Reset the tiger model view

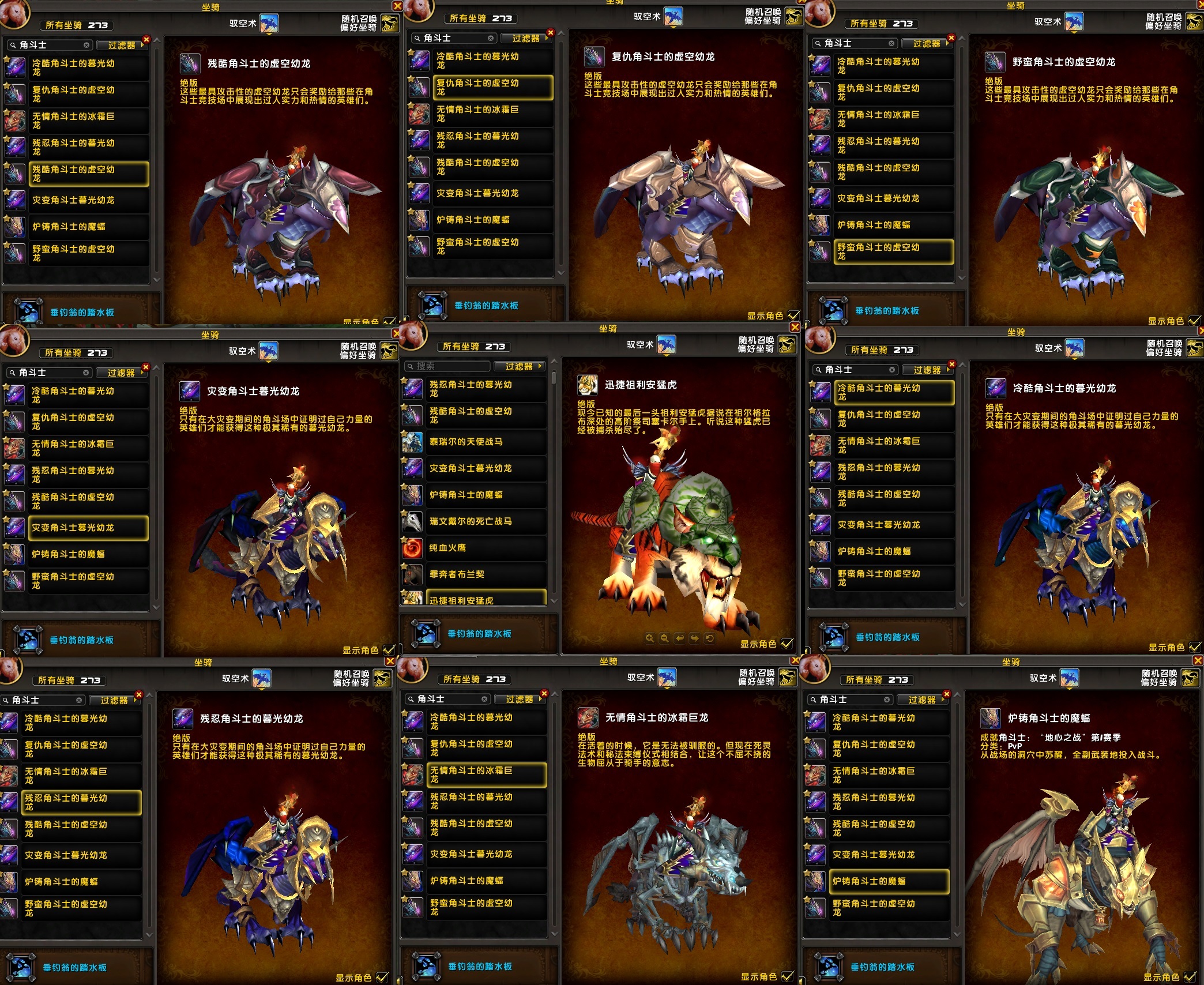coord(710,638)
